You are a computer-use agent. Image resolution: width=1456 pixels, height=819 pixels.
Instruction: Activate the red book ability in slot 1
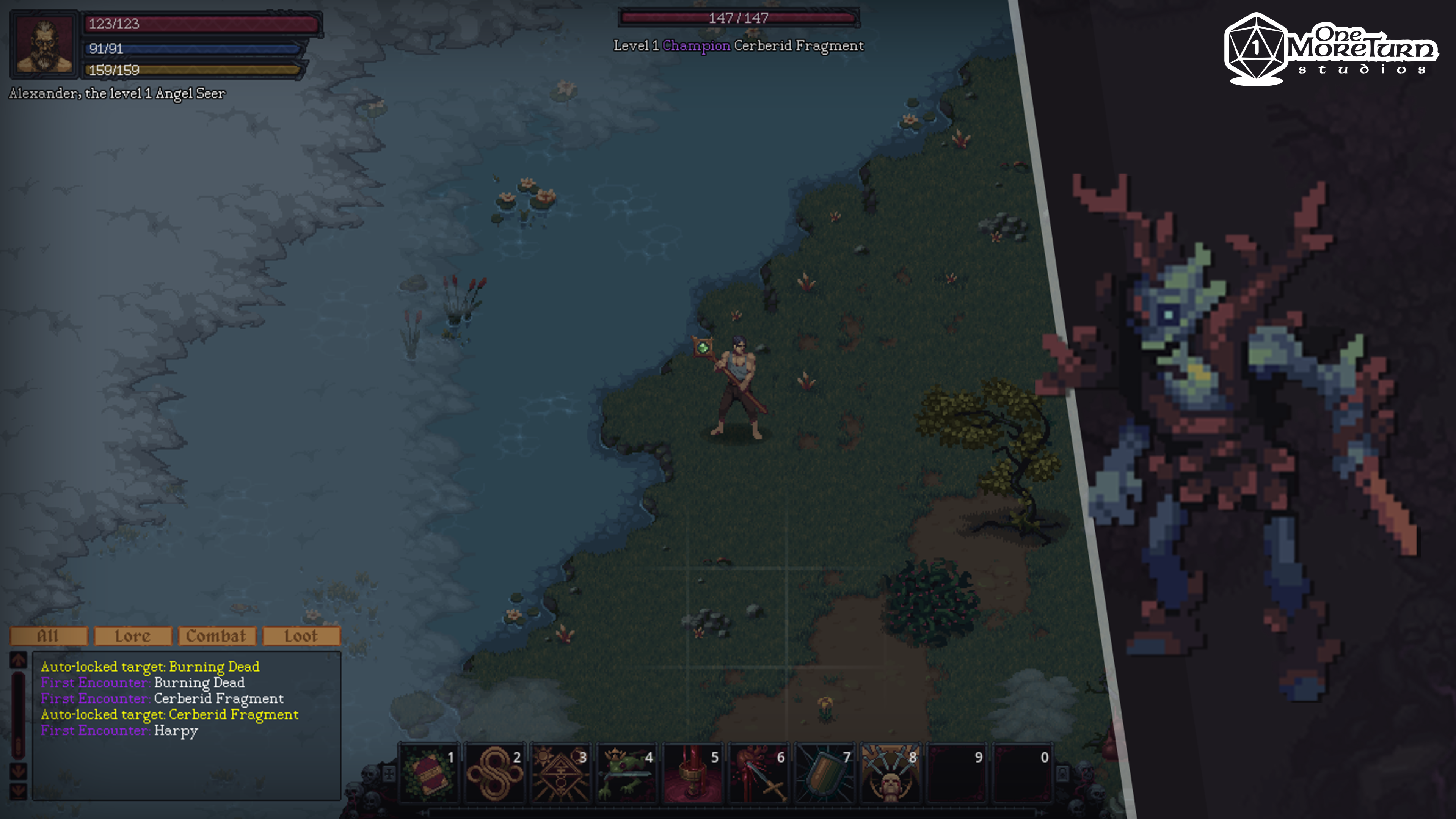pos(428,773)
